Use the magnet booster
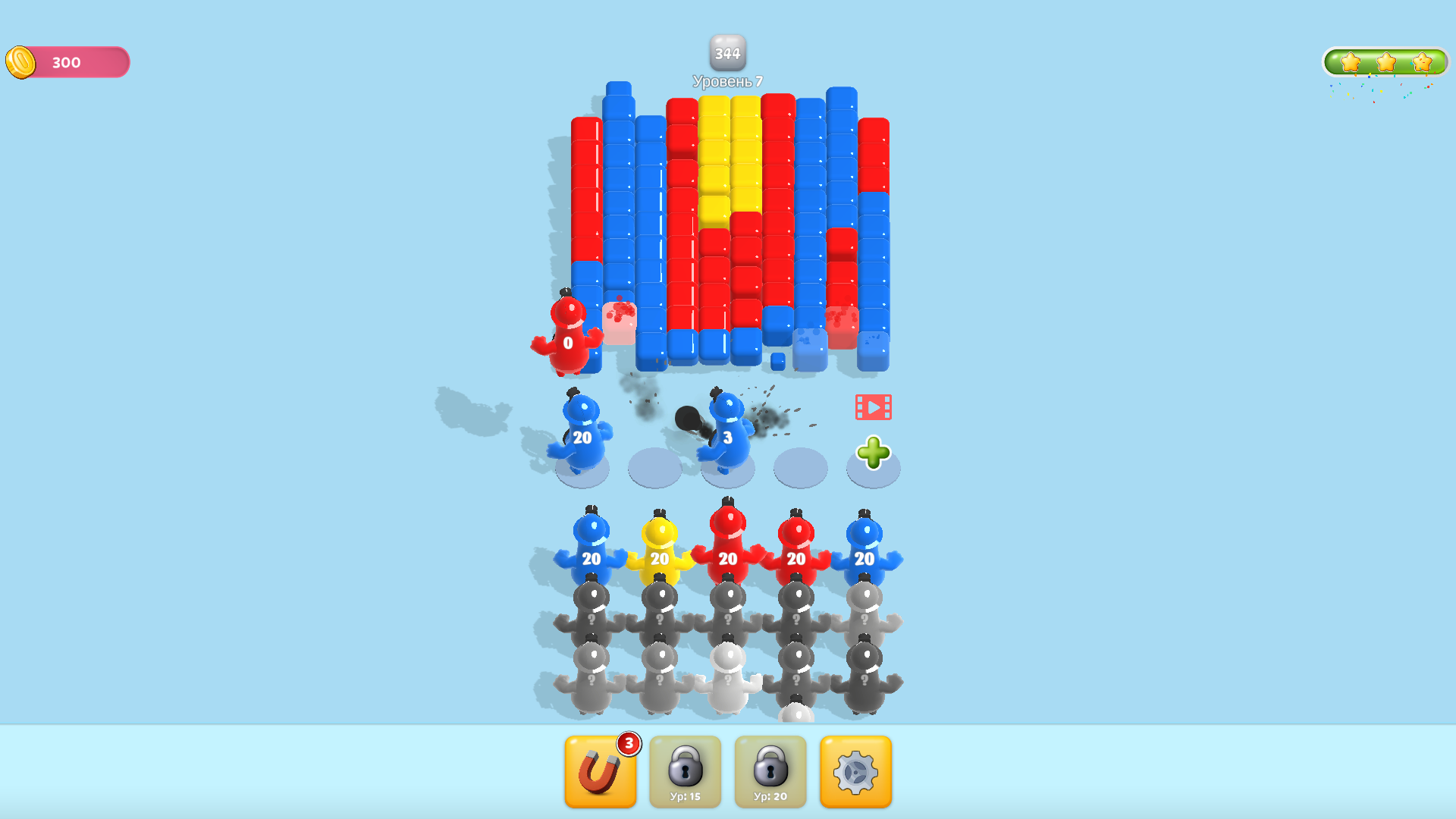The image size is (1456, 819). click(x=600, y=771)
